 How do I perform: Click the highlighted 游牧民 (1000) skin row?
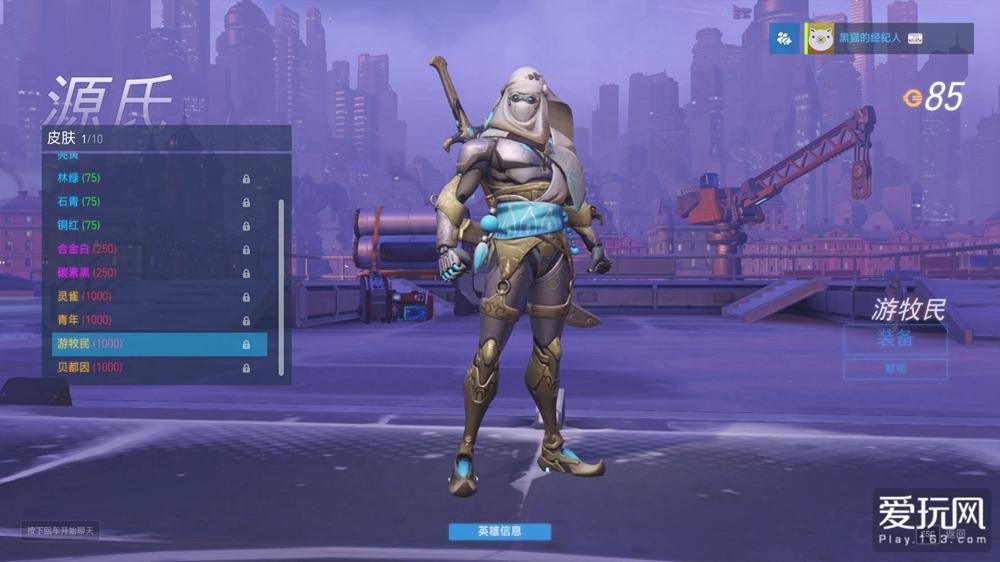[158, 344]
